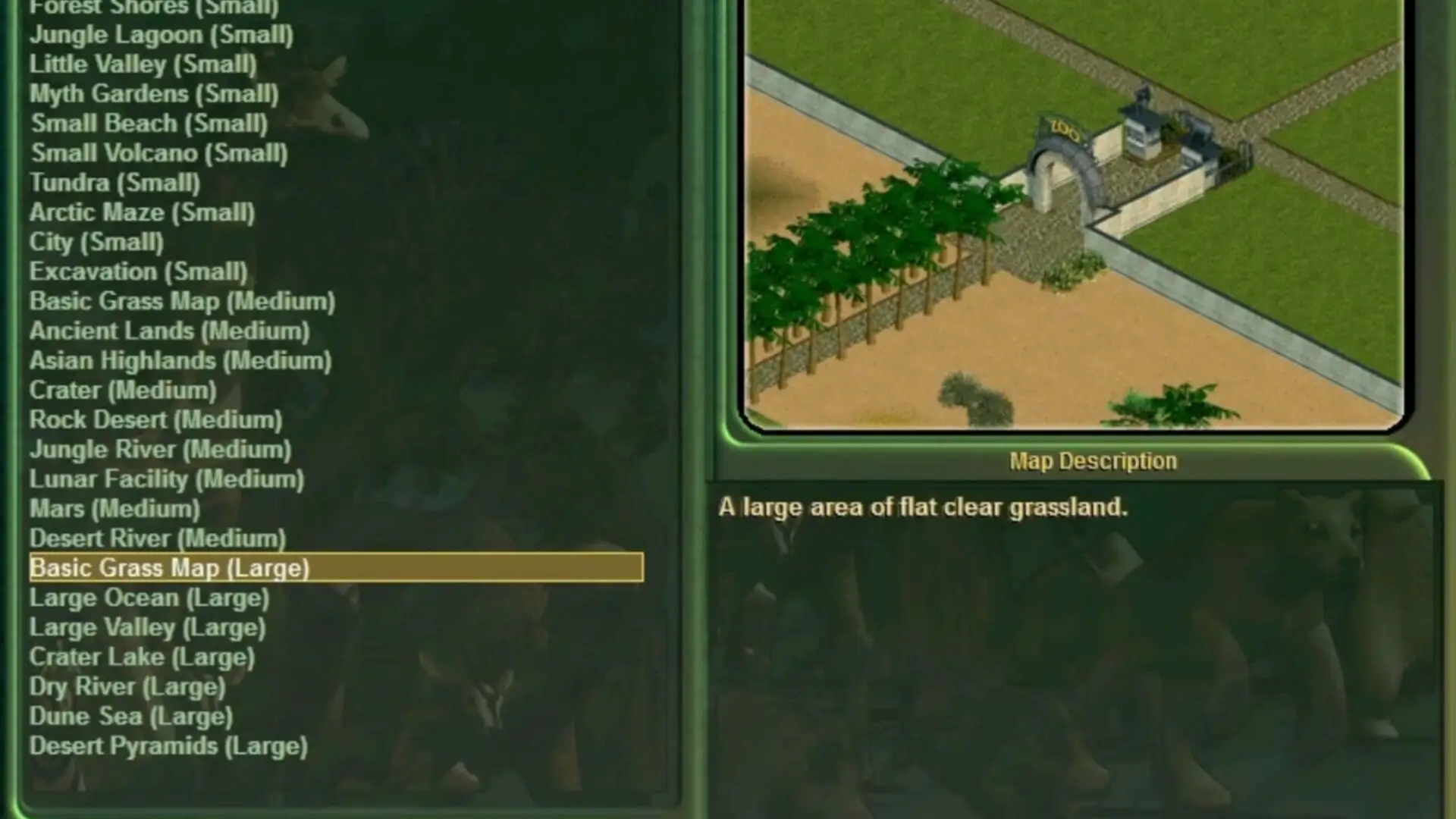Viewport: 1456px width, 819px height.
Task: Choose Jungle River (Medium) map
Action: (x=160, y=450)
